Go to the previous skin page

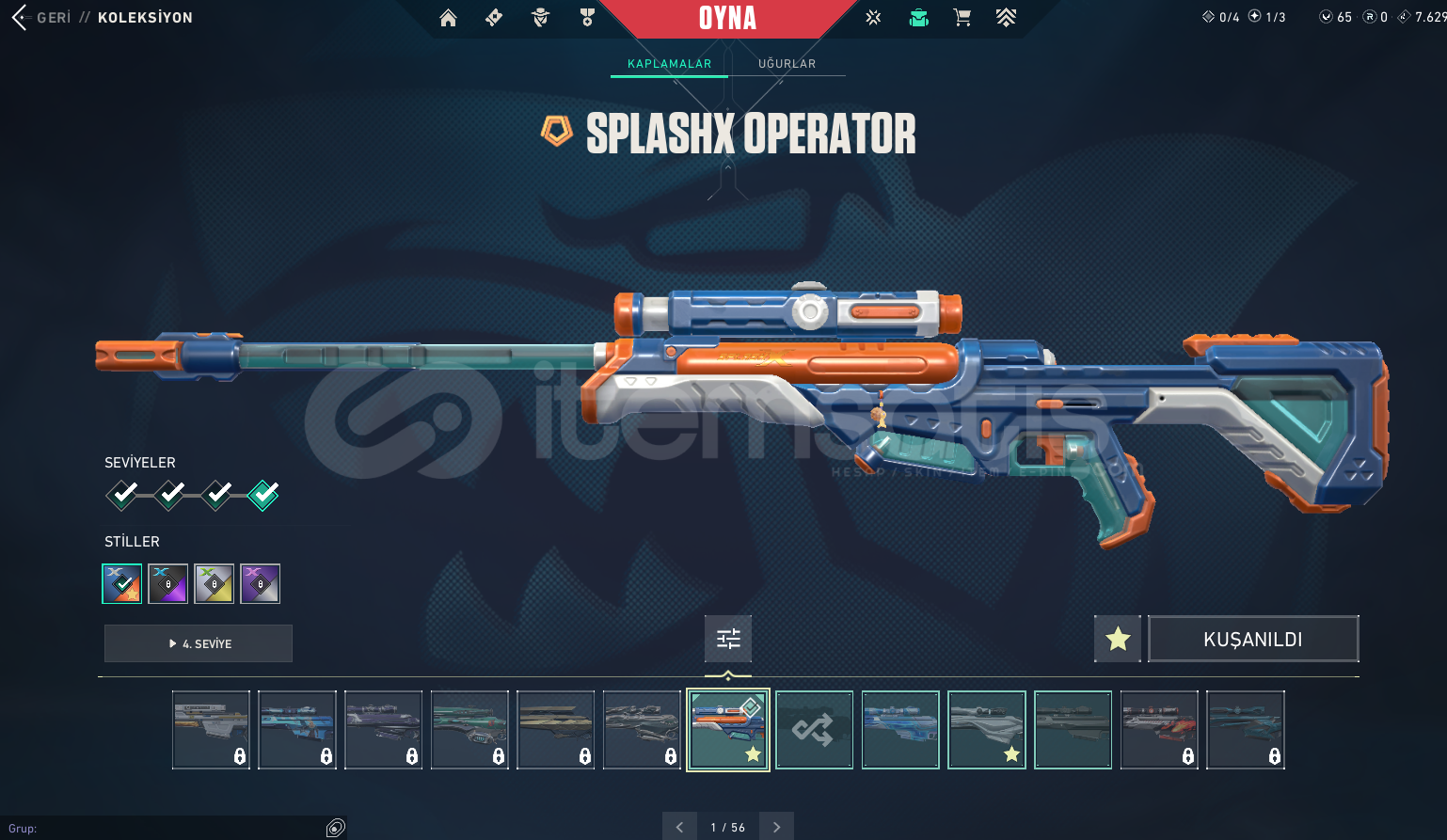pos(679,827)
